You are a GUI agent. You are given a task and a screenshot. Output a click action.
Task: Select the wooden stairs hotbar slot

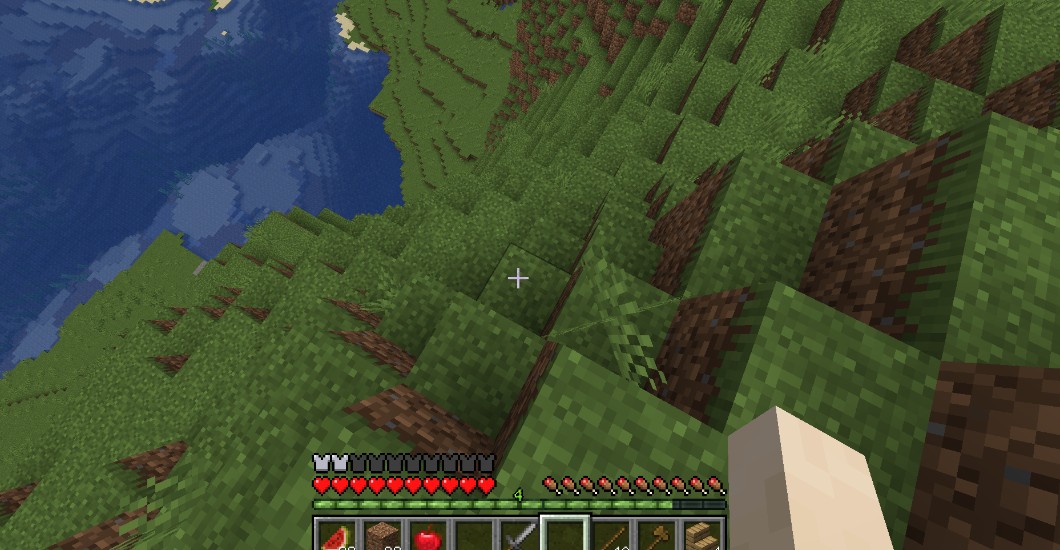pos(702,537)
